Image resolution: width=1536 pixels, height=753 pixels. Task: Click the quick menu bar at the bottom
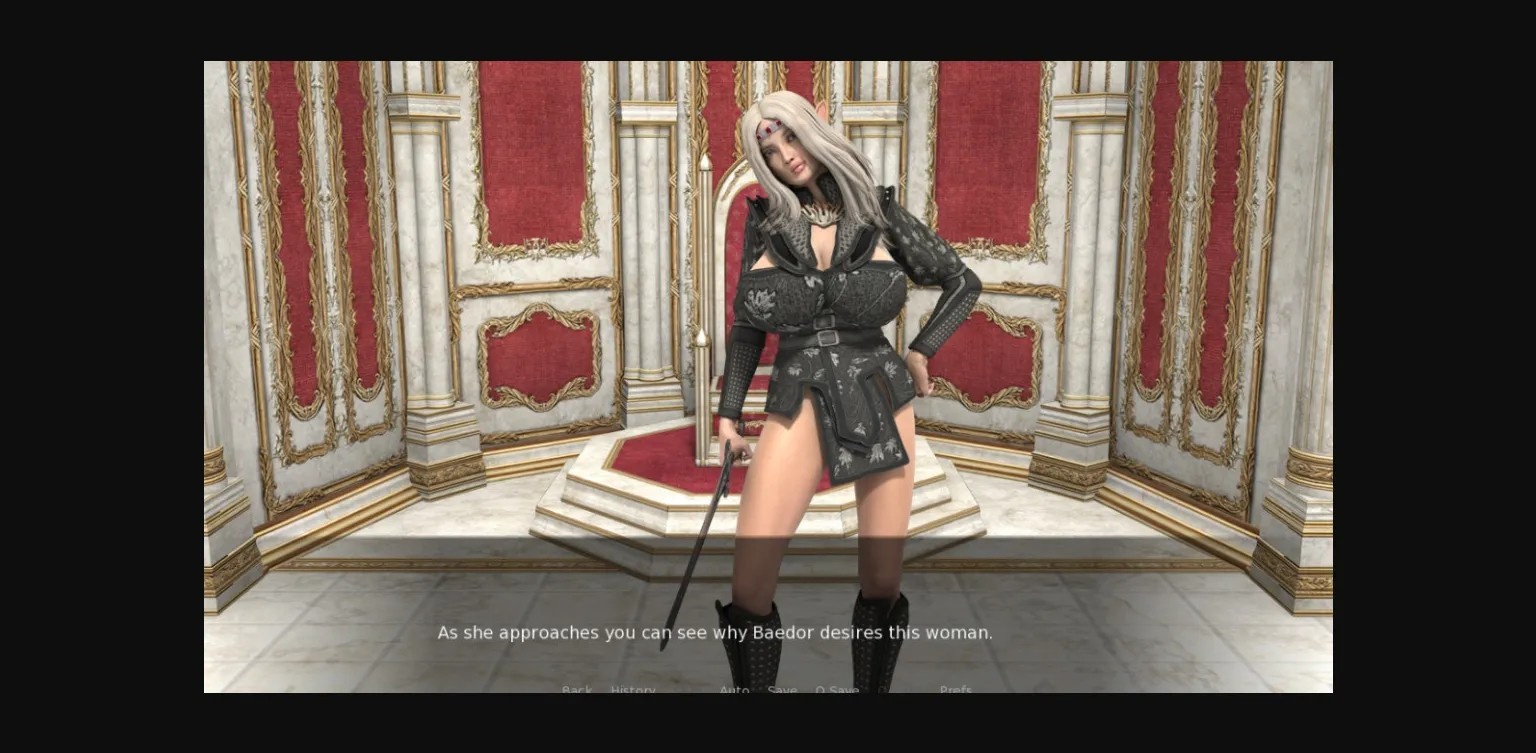768,690
